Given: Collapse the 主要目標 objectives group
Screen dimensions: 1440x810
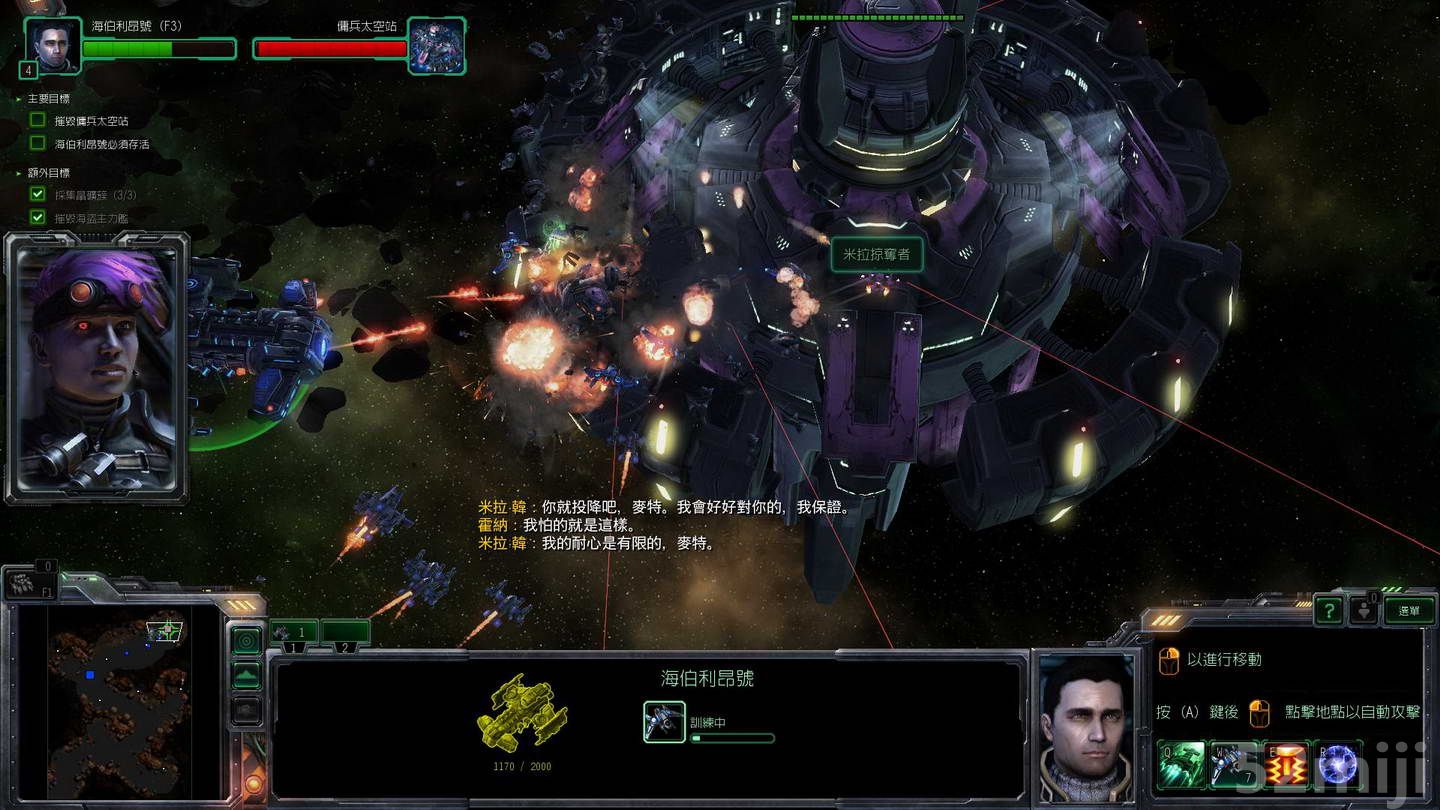Looking at the screenshot, I should (18, 100).
